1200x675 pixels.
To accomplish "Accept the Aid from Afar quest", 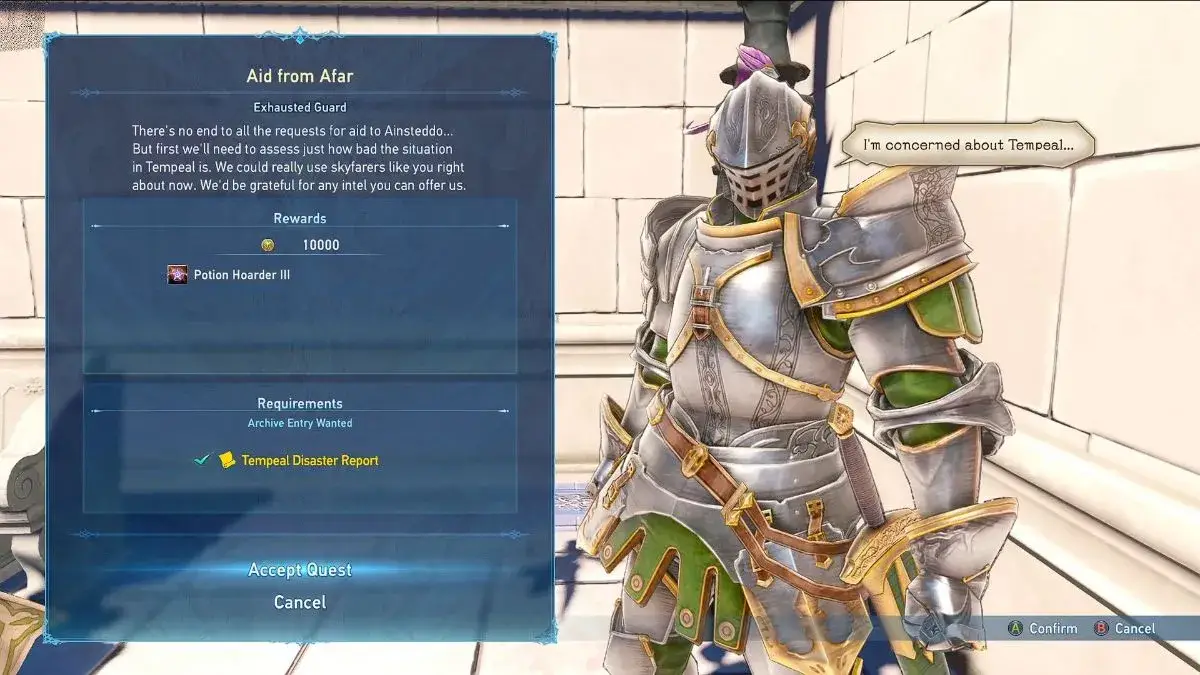I will [300, 570].
